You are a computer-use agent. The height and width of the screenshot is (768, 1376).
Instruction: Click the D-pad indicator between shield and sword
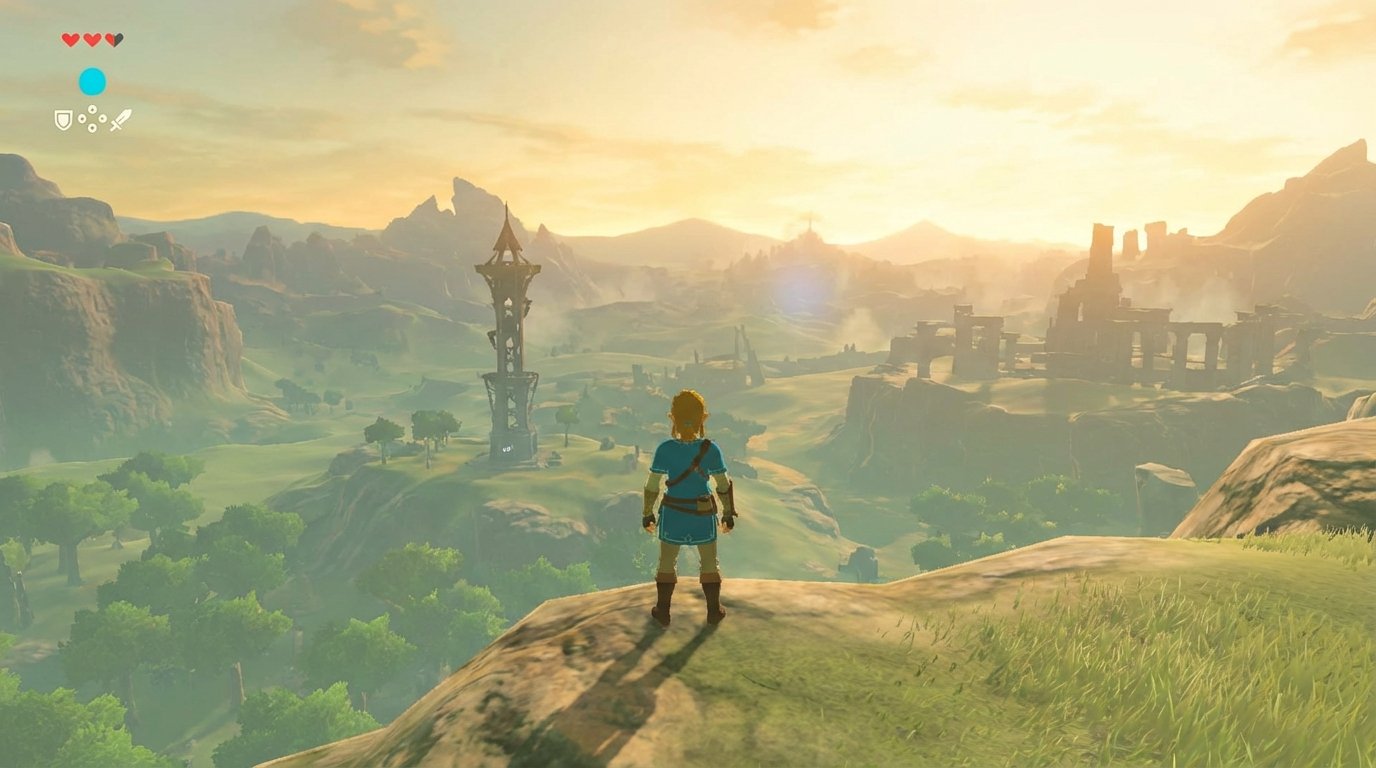(92, 118)
